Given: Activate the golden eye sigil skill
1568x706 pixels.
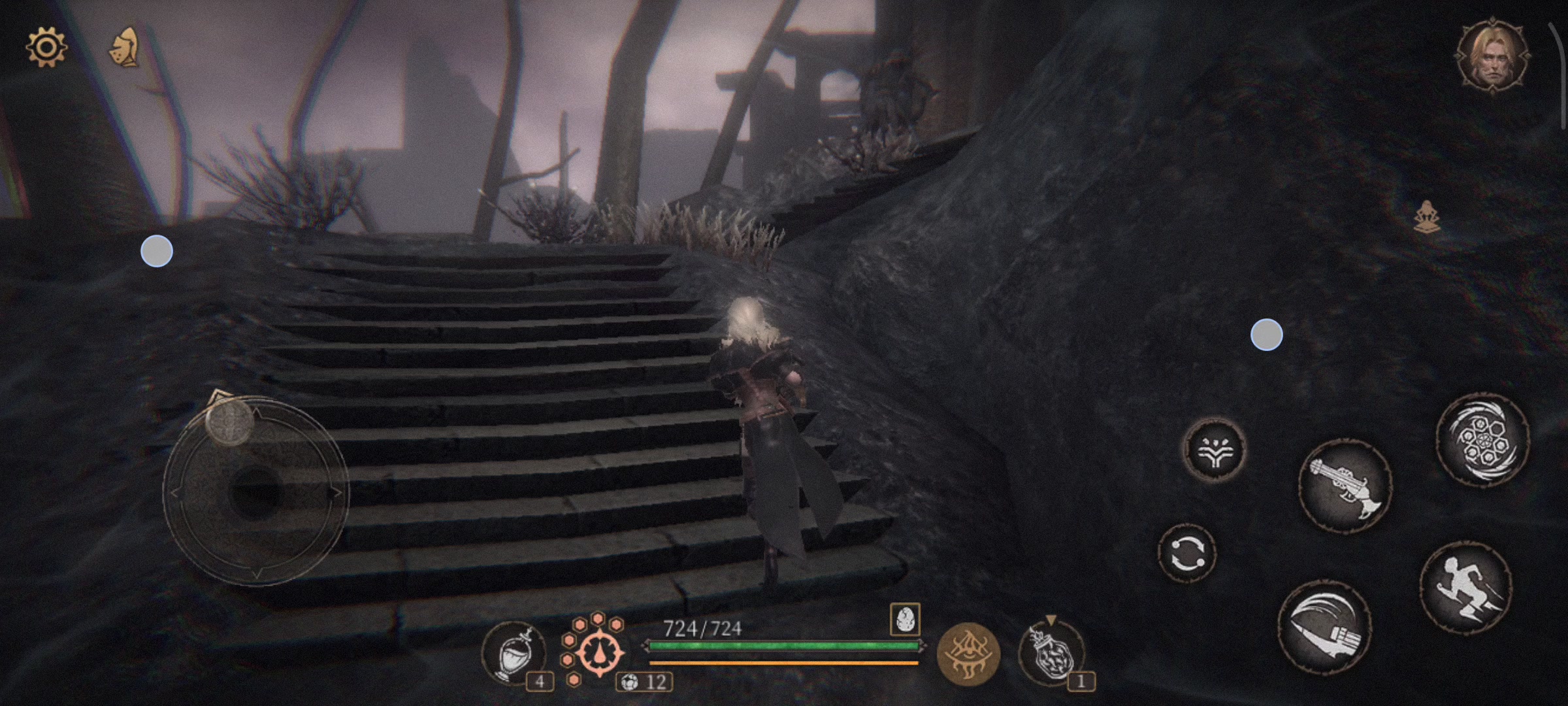Looking at the screenshot, I should coord(968,653).
